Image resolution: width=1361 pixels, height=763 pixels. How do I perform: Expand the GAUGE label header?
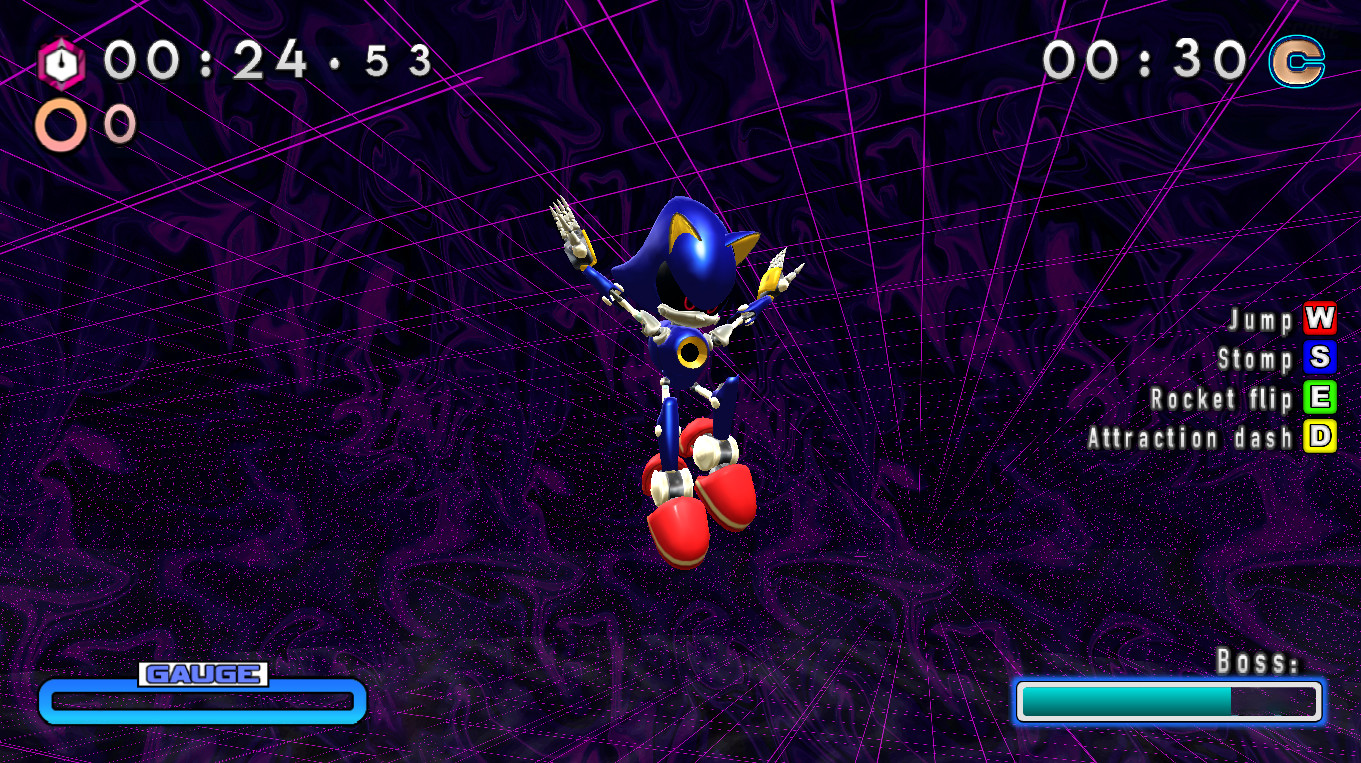click(202, 673)
